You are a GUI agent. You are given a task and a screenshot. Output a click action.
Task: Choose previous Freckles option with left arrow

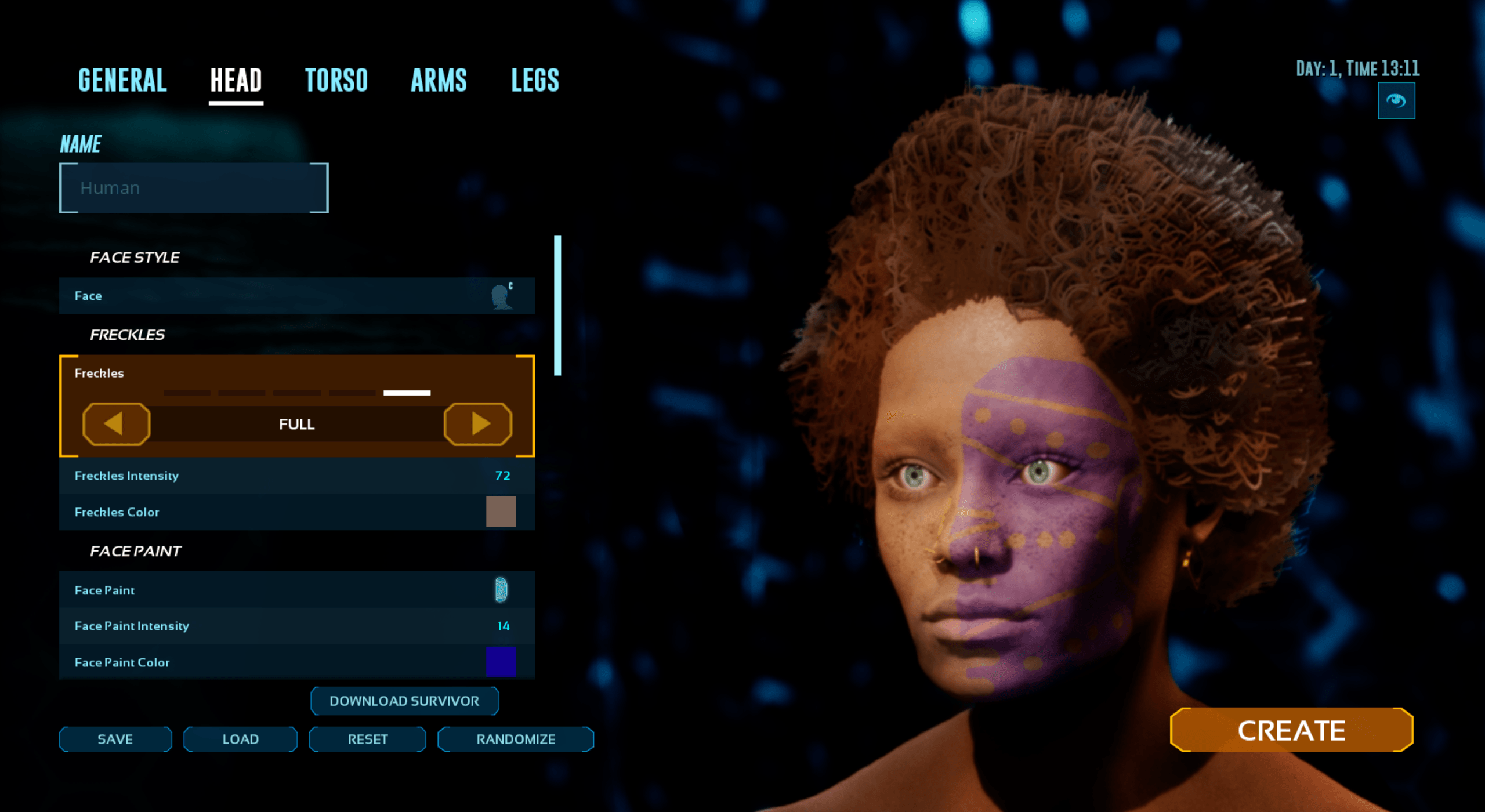click(116, 424)
